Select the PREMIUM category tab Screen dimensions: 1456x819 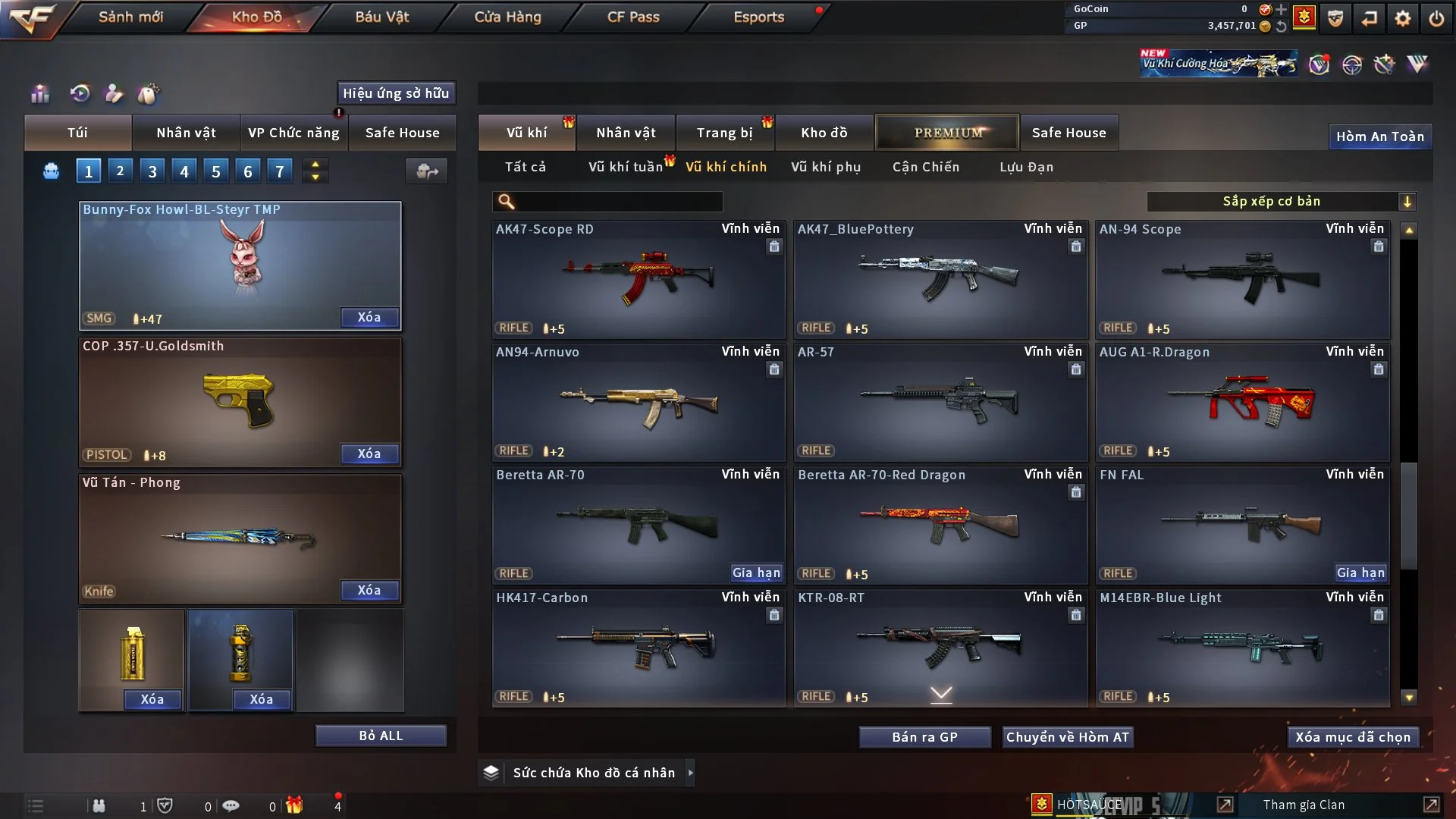click(x=947, y=133)
